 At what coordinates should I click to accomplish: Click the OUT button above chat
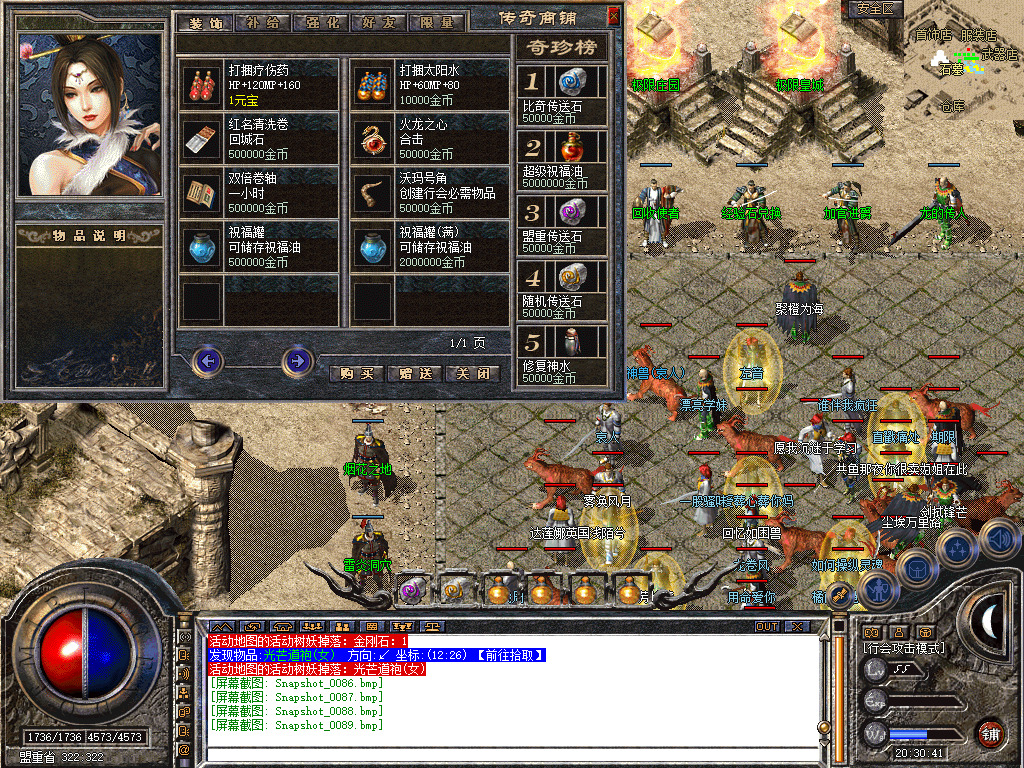(767, 627)
